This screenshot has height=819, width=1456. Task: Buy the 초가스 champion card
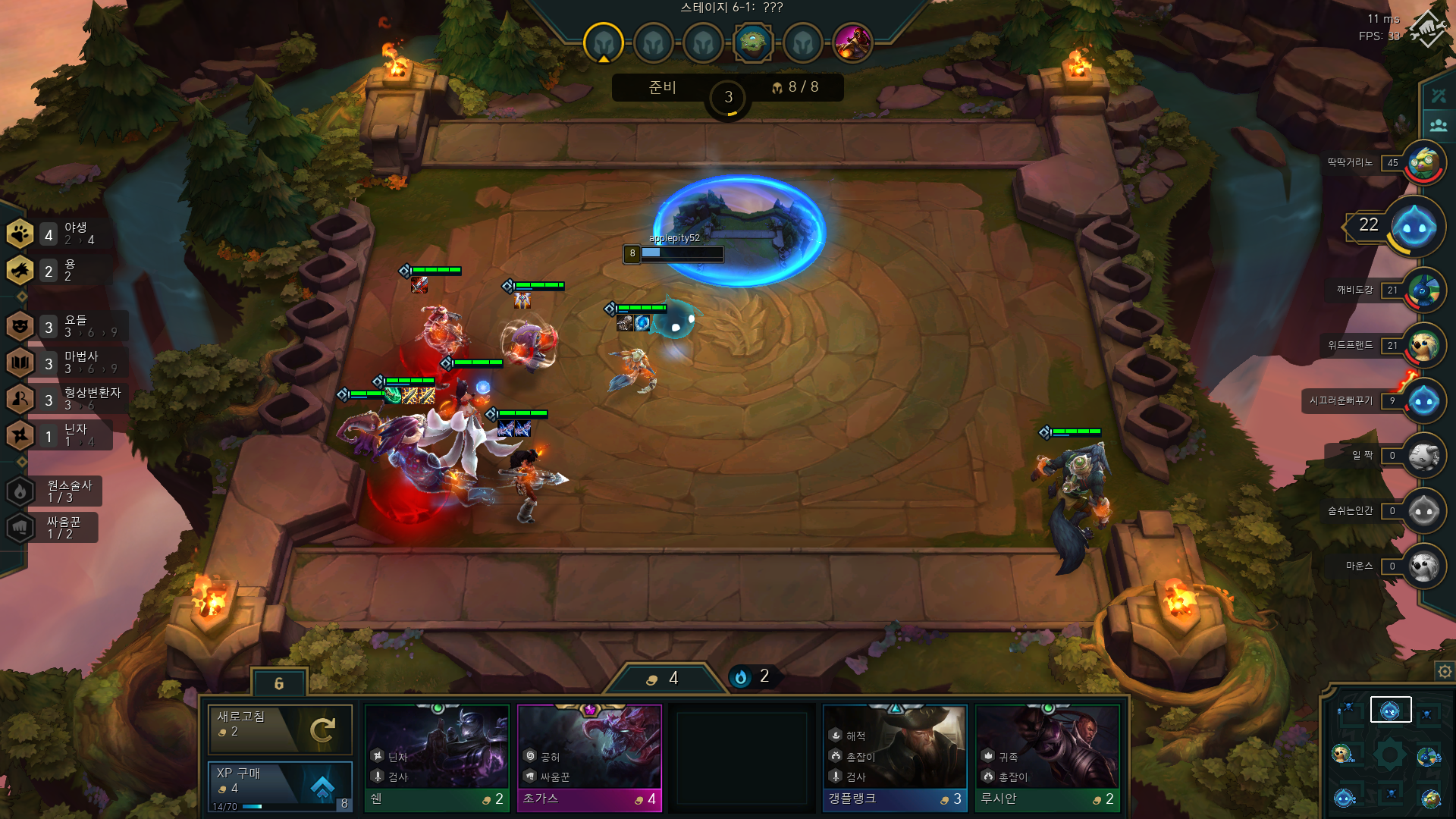[589, 758]
